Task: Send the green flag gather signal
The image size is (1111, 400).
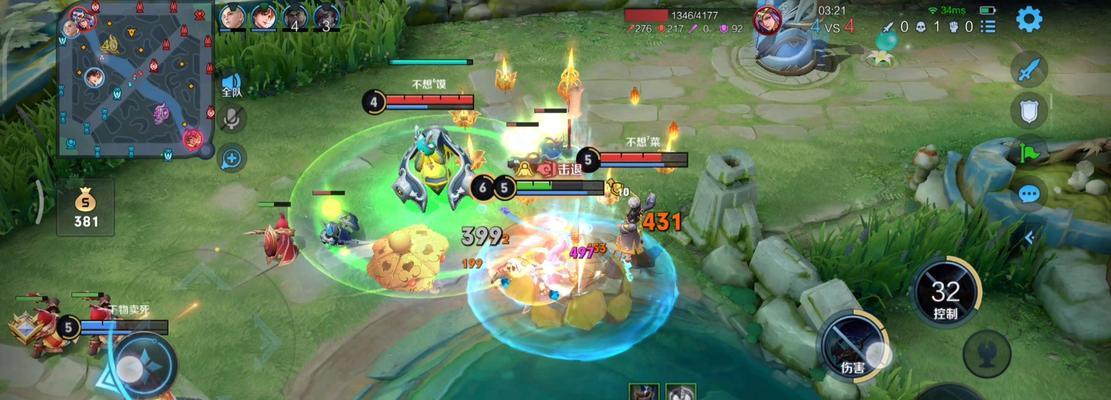Action: 1028,152
